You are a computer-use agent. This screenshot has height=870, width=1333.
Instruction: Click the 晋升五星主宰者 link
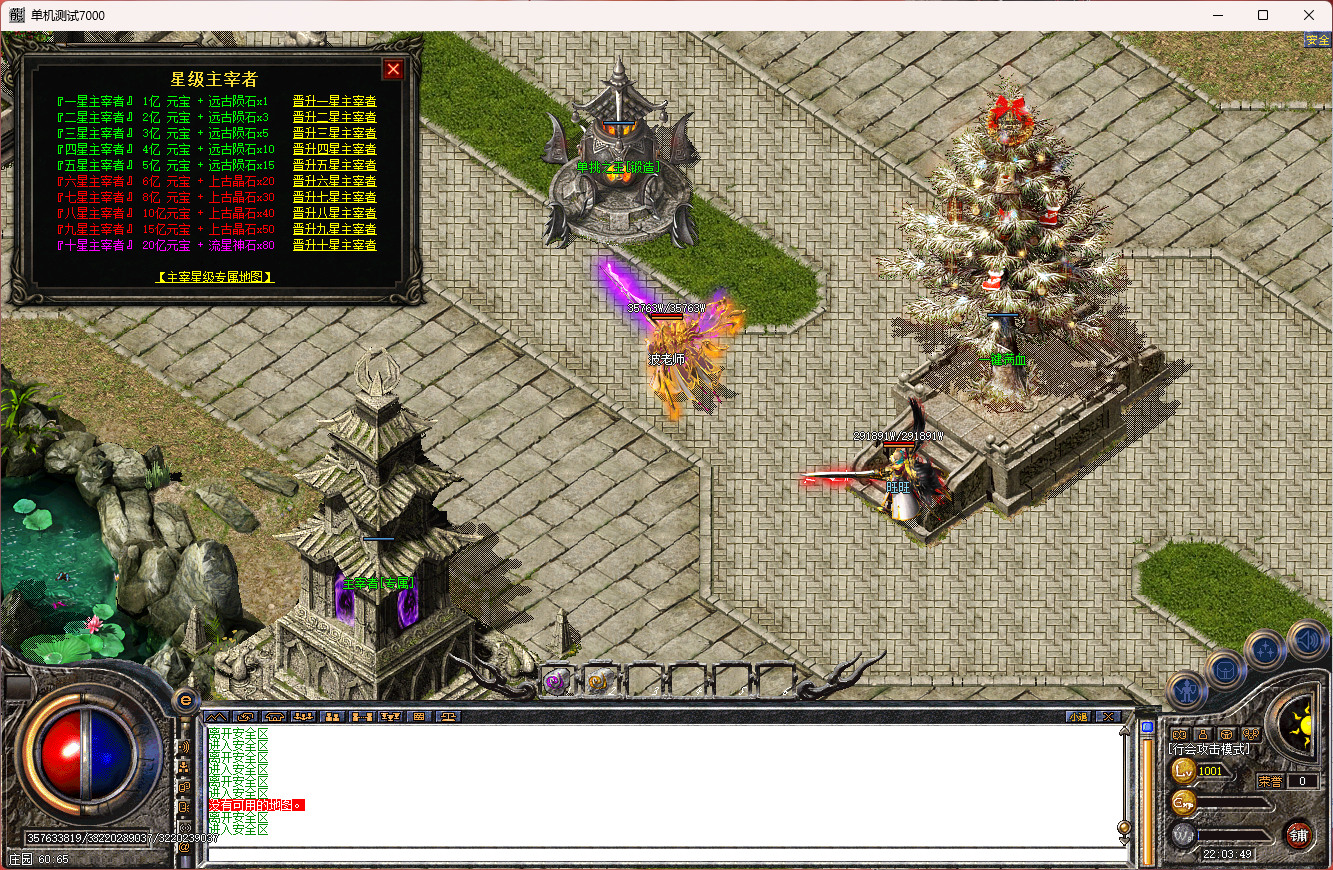point(334,165)
